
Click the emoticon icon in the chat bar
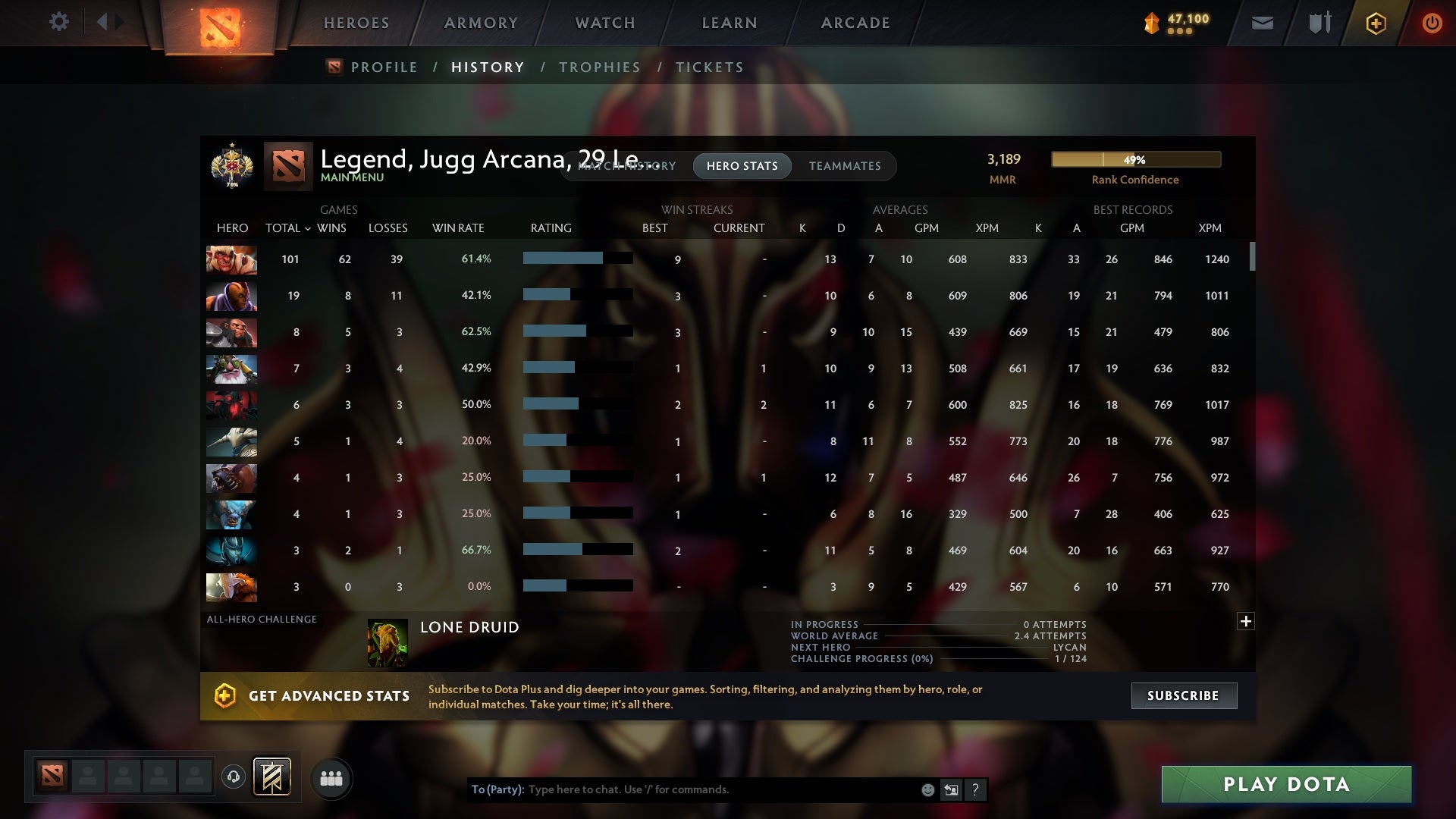tap(928, 789)
